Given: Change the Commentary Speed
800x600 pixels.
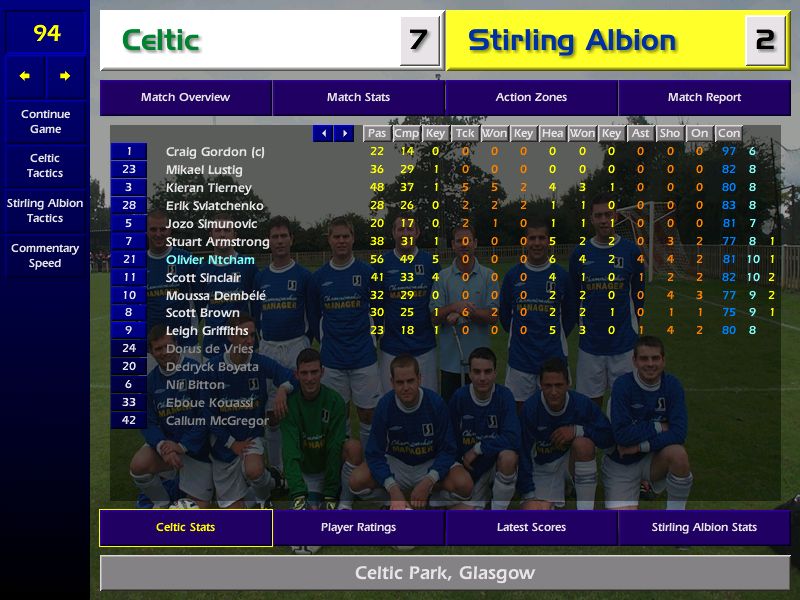Looking at the screenshot, I should pos(45,256).
